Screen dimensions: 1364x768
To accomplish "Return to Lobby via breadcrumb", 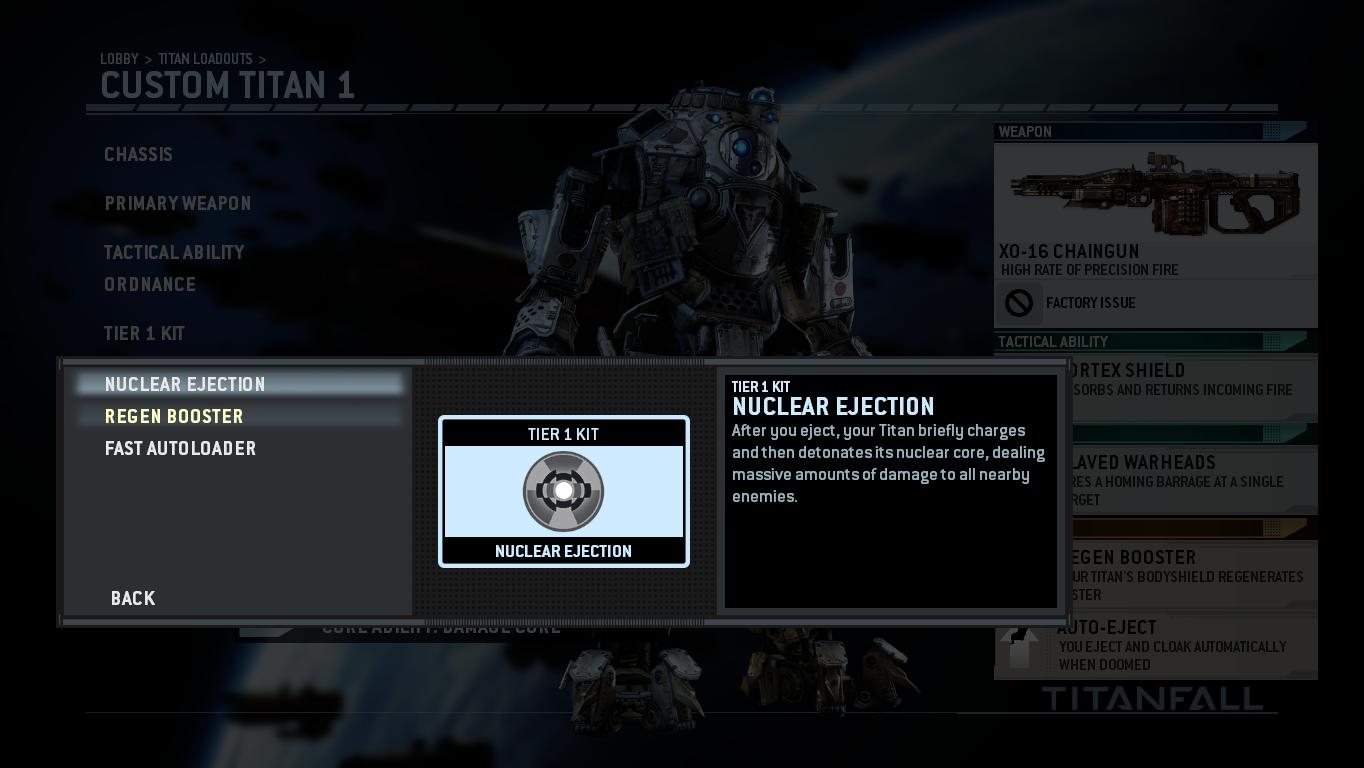I will pos(119,59).
